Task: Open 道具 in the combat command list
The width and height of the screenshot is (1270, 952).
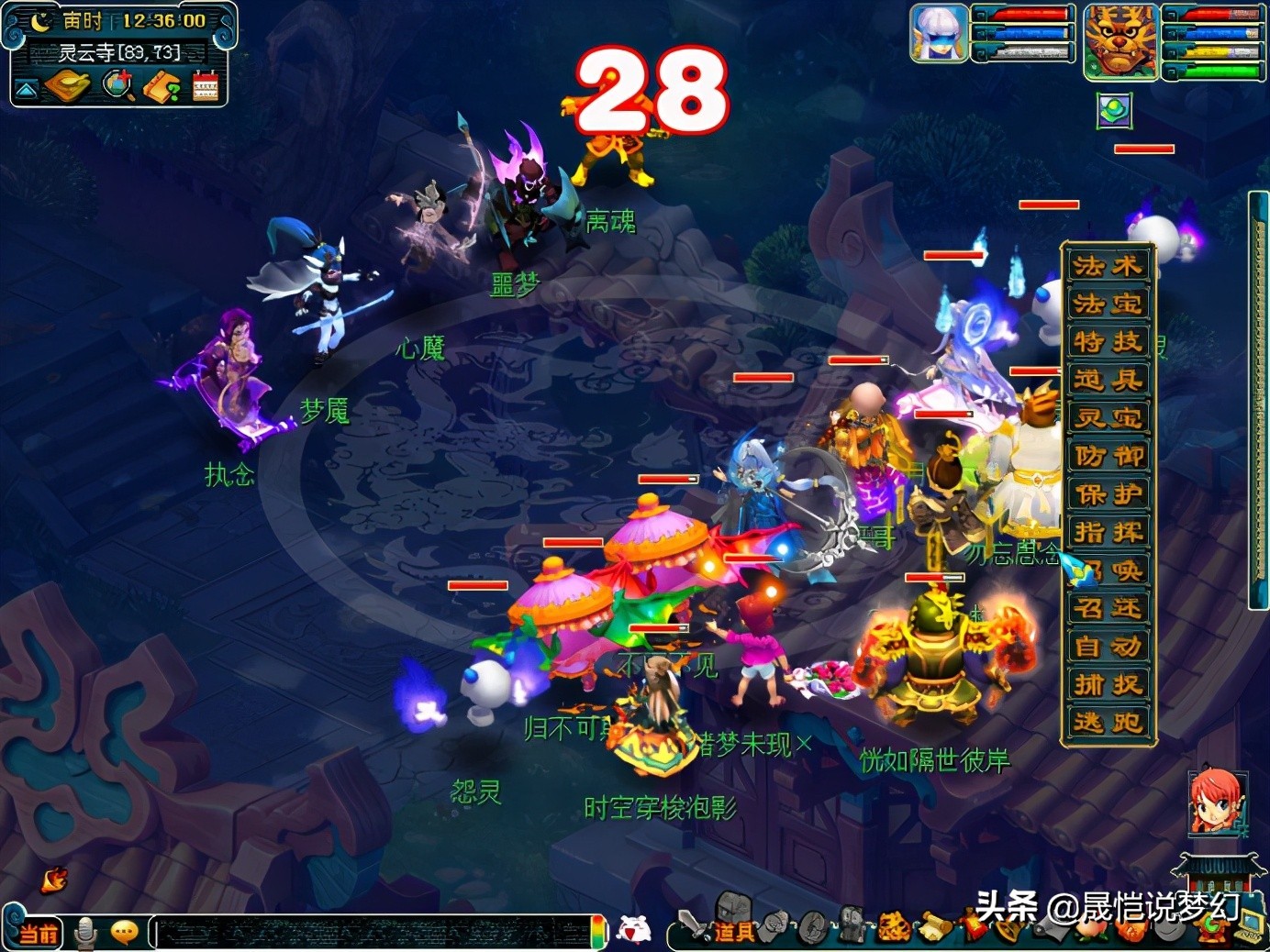Action: pos(1108,380)
